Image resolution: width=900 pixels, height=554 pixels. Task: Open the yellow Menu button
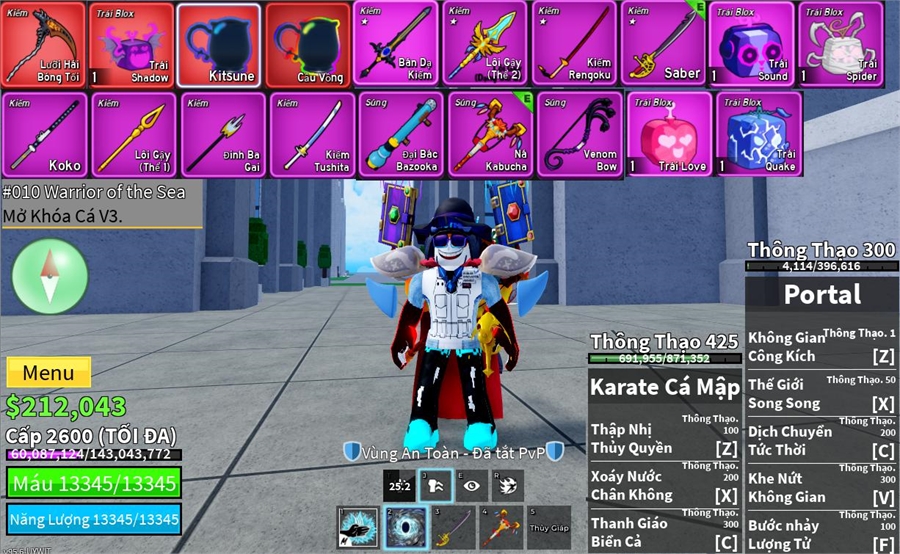pos(48,373)
